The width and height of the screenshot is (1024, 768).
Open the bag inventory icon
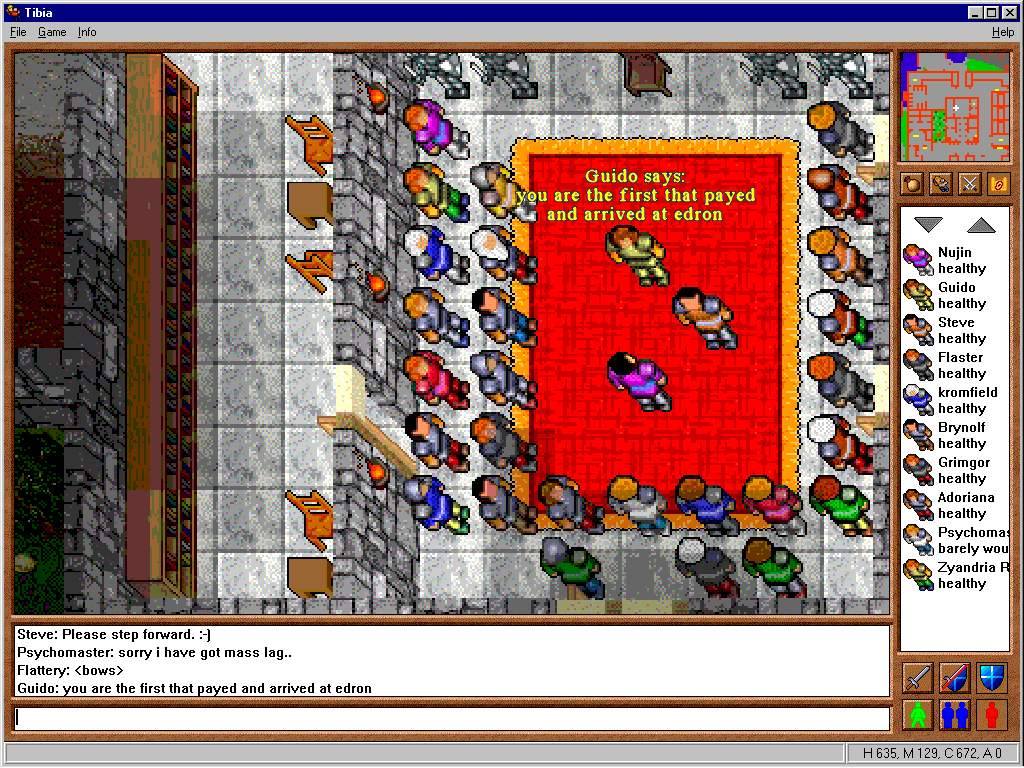point(911,184)
